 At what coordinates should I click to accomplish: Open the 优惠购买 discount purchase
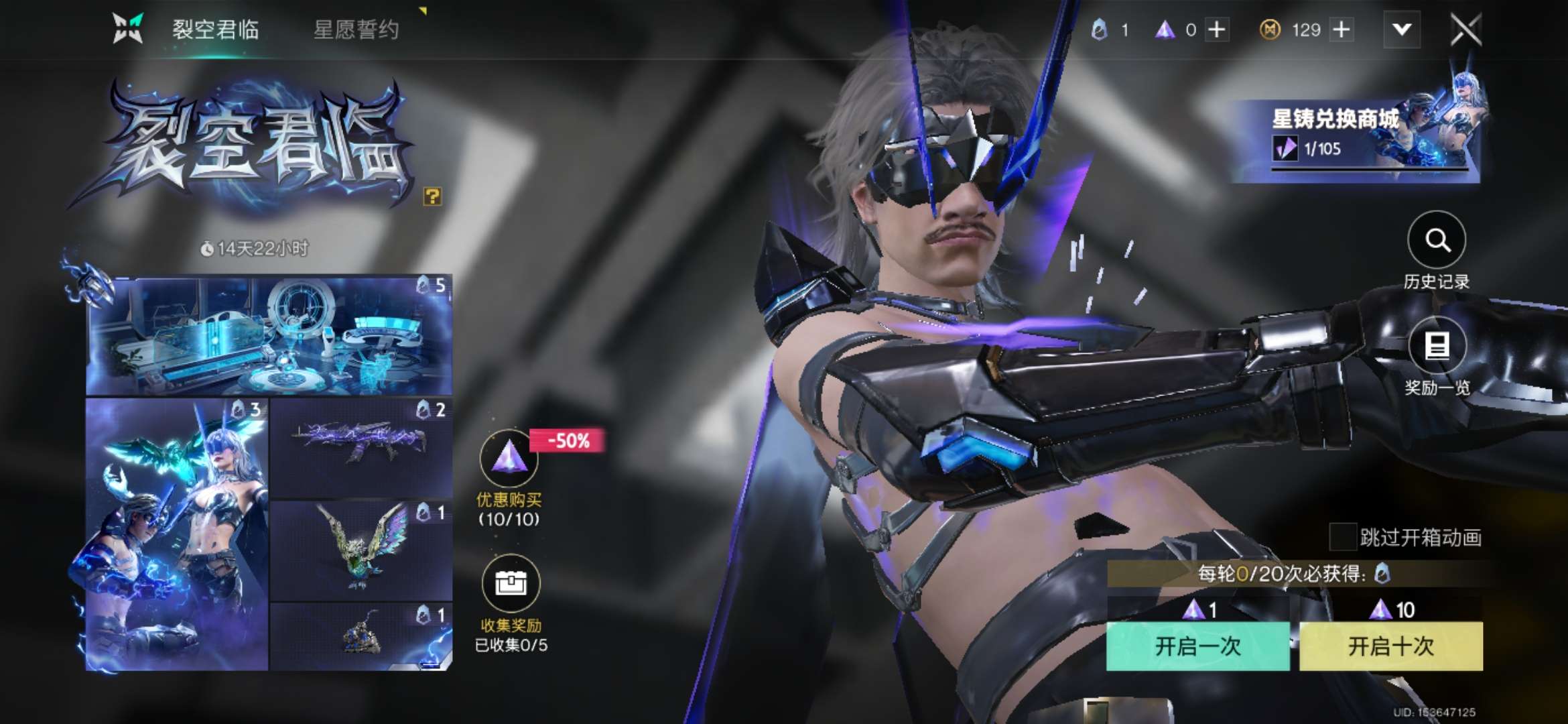(x=509, y=461)
